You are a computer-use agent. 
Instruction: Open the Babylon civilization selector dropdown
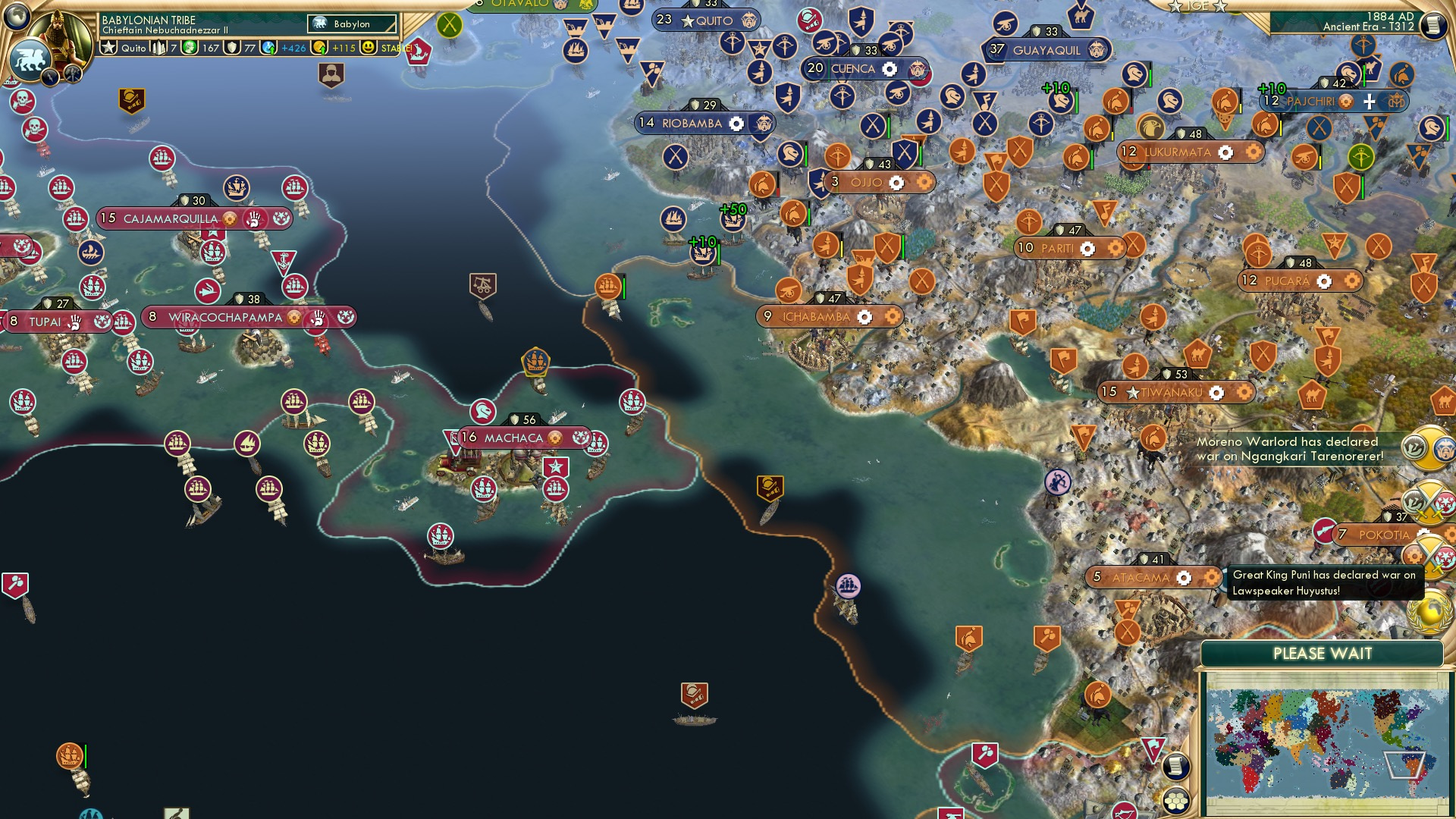351,24
